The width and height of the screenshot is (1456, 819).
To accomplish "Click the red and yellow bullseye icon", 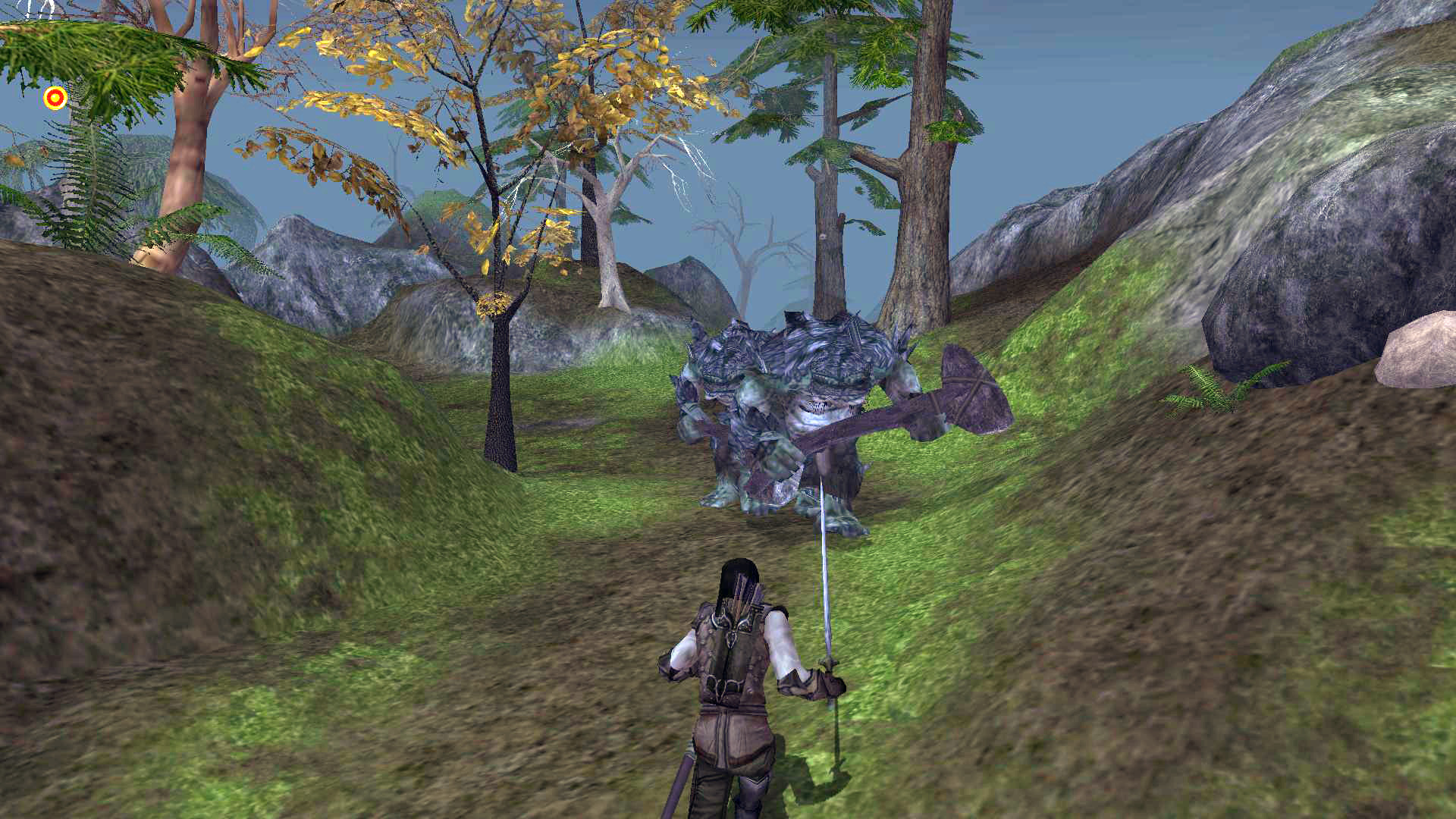I will tap(55, 98).
